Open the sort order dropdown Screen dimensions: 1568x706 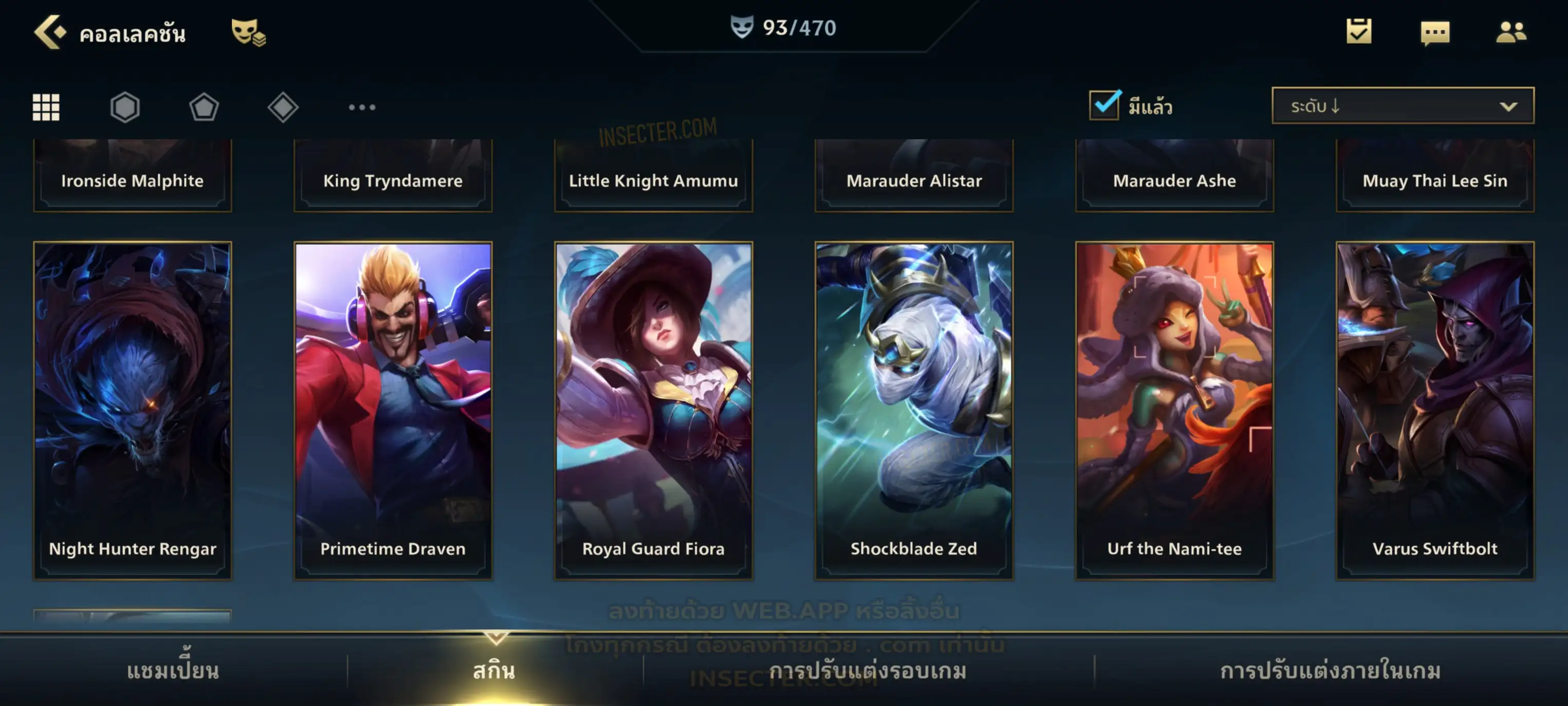click(x=1402, y=106)
